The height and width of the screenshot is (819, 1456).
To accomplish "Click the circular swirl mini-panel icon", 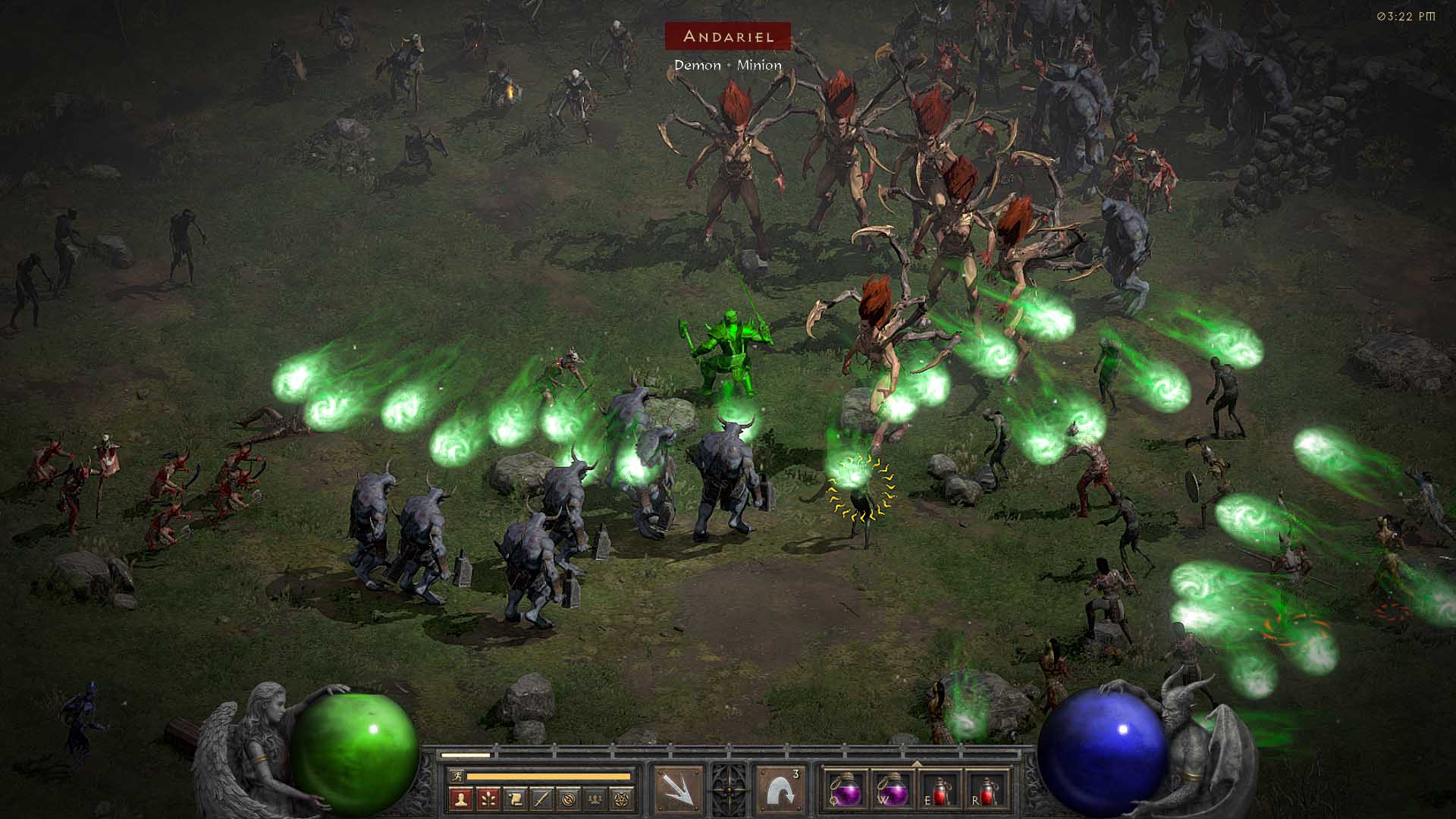I will 570,798.
